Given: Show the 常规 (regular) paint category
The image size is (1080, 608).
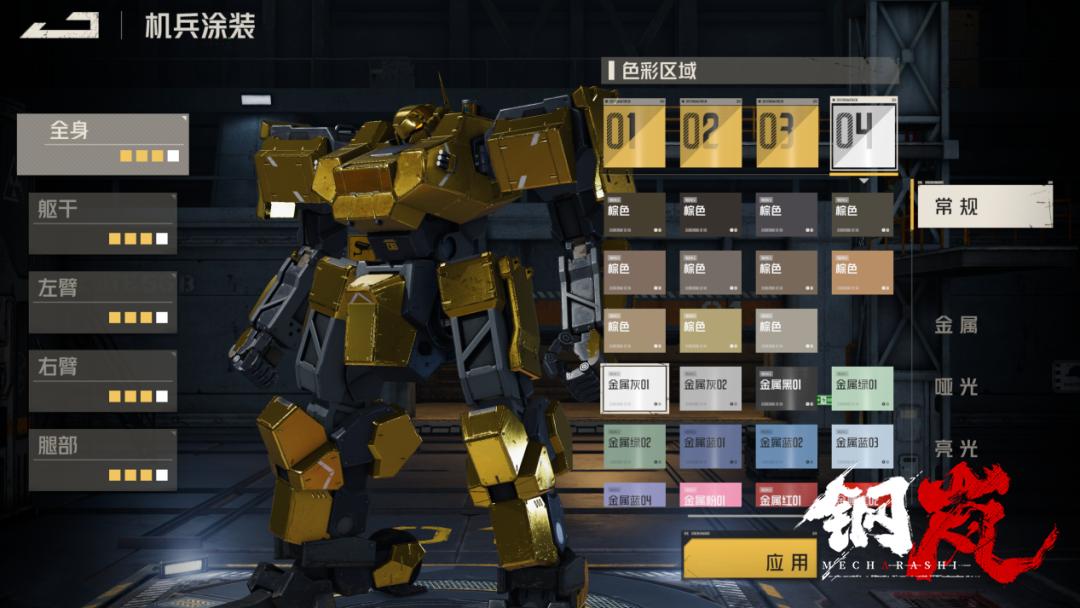Looking at the screenshot, I should [x=984, y=206].
